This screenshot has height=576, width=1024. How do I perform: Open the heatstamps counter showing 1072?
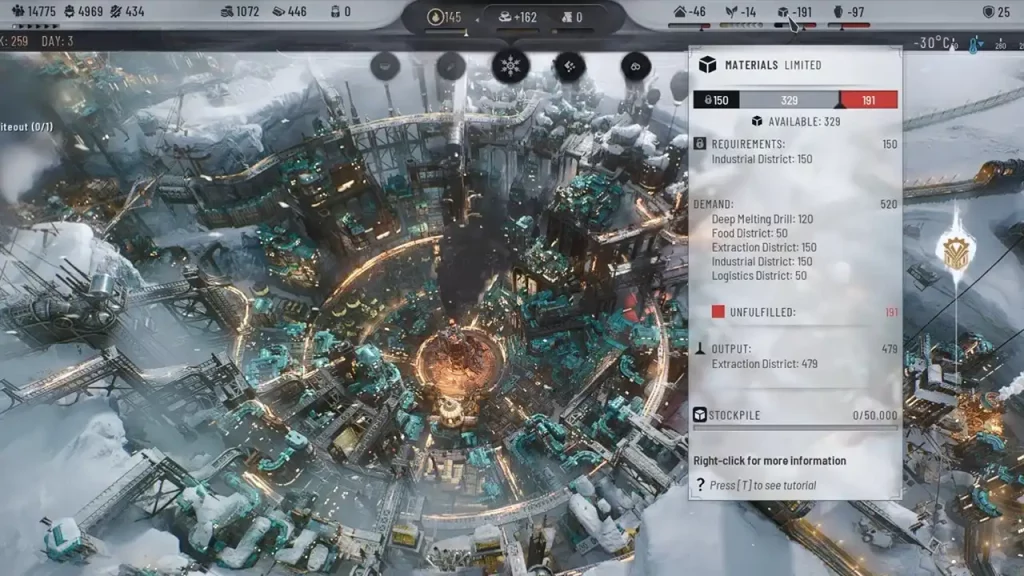[240, 12]
